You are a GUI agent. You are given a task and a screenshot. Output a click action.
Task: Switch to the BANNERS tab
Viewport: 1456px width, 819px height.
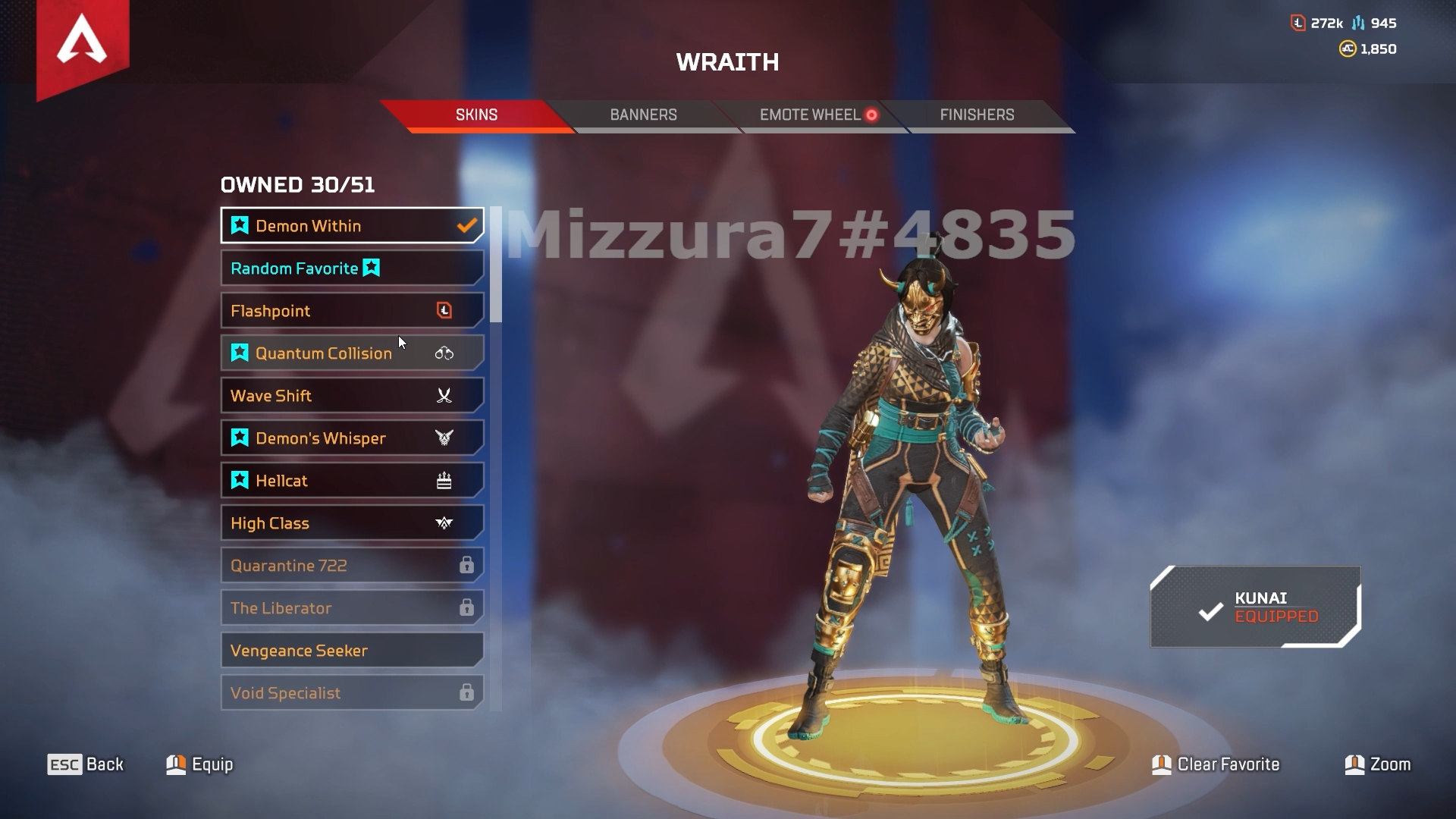pyautogui.click(x=643, y=115)
